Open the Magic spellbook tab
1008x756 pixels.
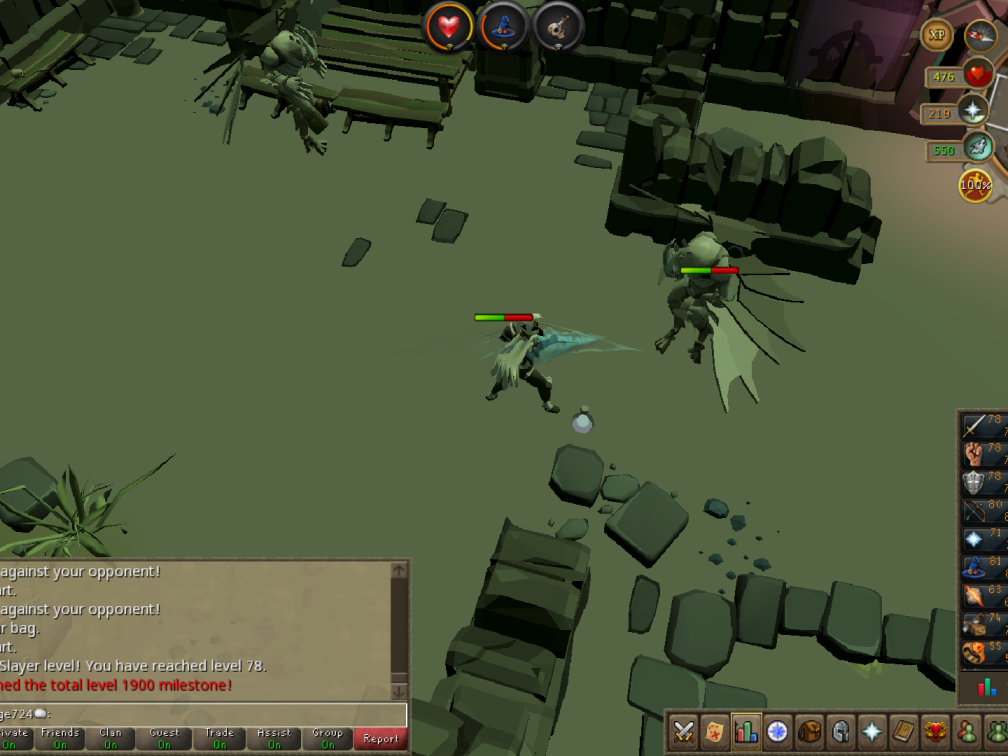click(x=904, y=732)
